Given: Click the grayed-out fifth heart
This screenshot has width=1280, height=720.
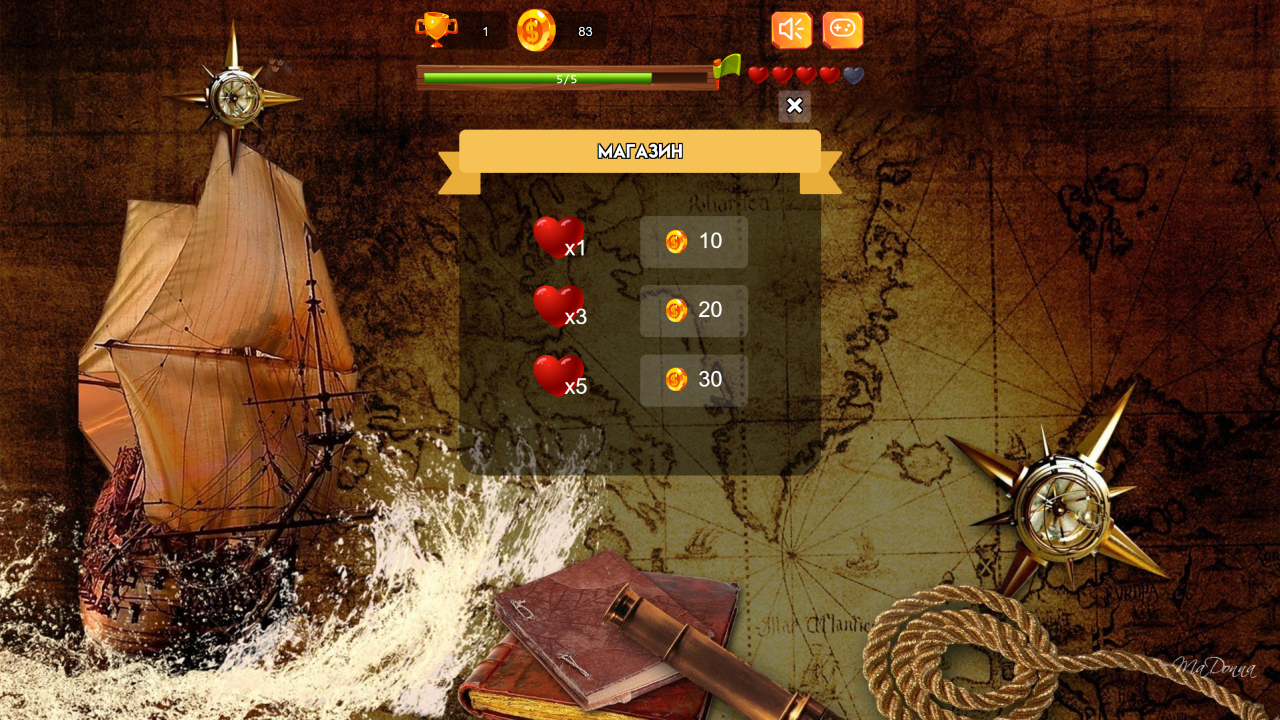Looking at the screenshot, I should pos(851,74).
